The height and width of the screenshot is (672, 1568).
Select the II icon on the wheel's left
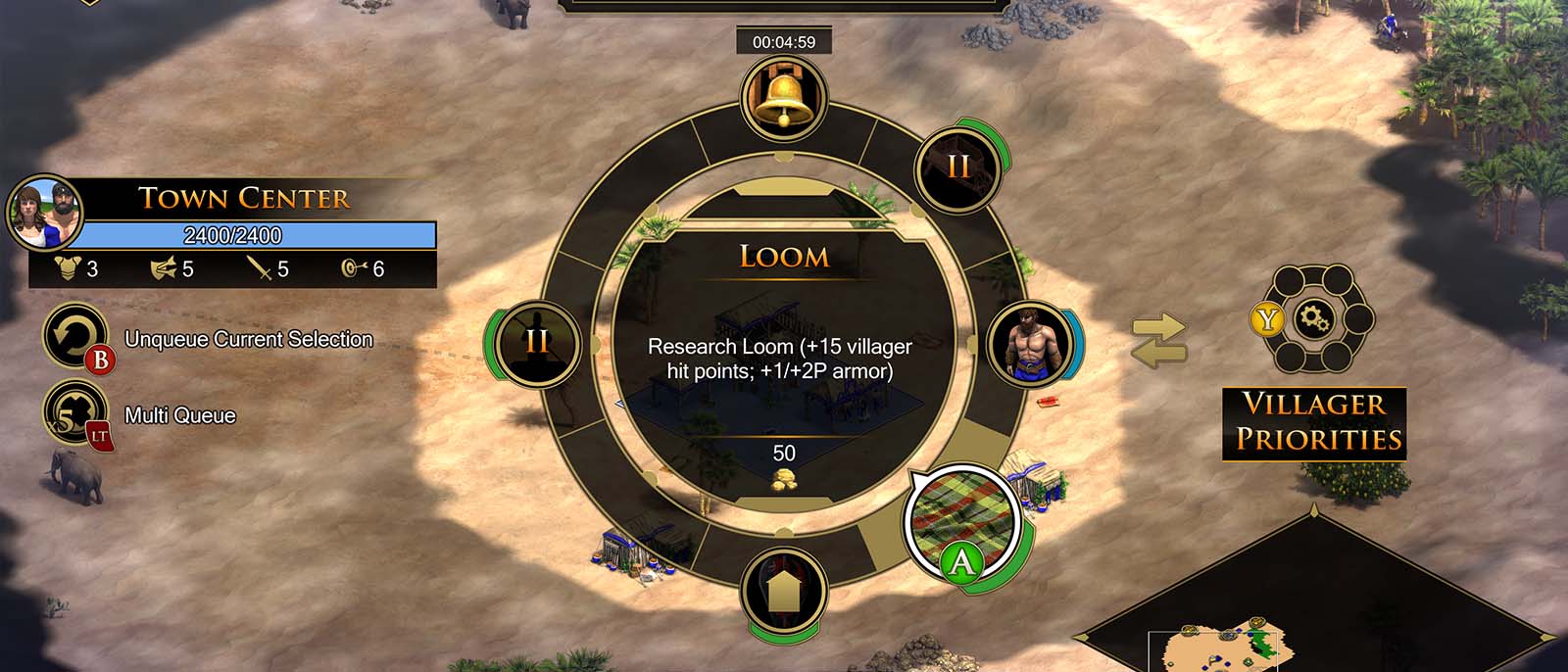tap(537, 343)
